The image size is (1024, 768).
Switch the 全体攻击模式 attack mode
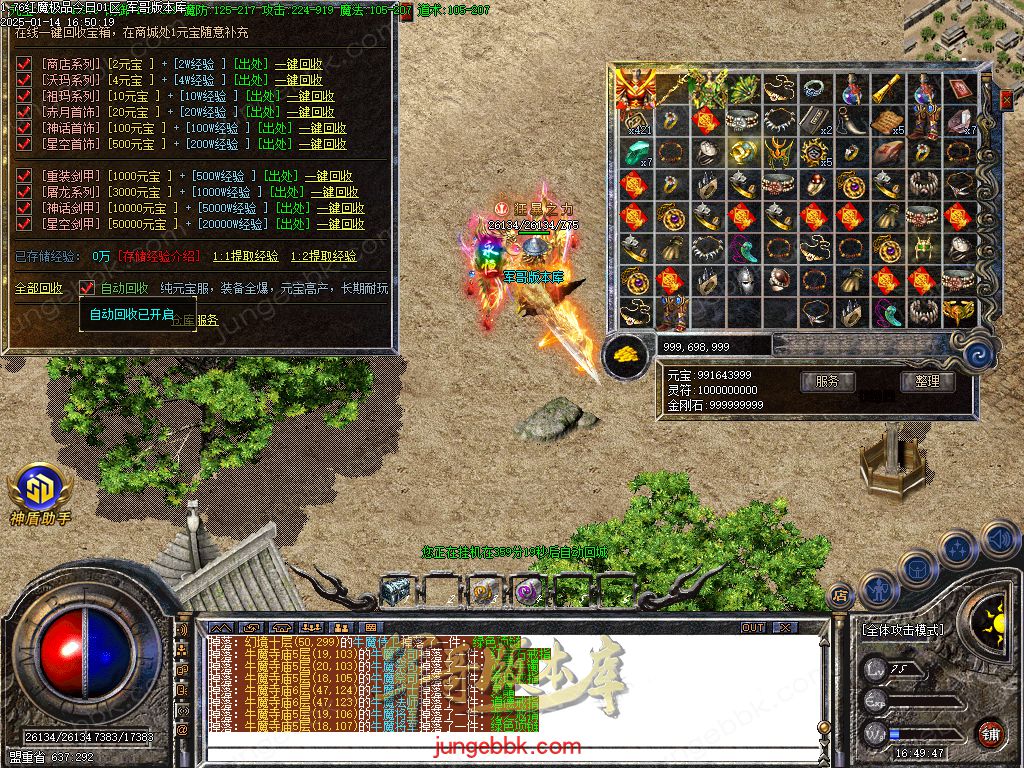[x=902, y=630]
